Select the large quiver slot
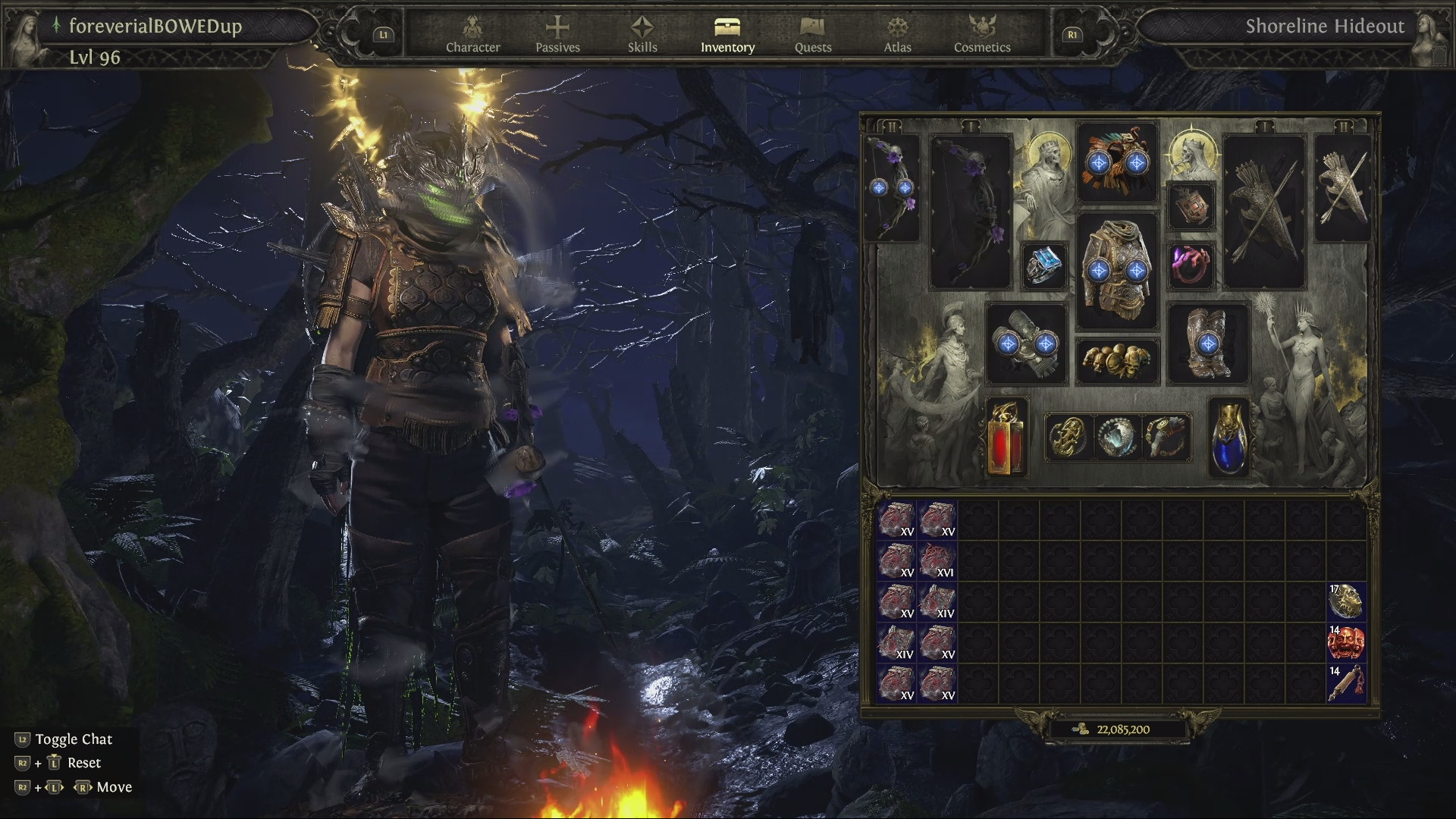Screen dimensions: 1456x819 tap(1263, 212)
